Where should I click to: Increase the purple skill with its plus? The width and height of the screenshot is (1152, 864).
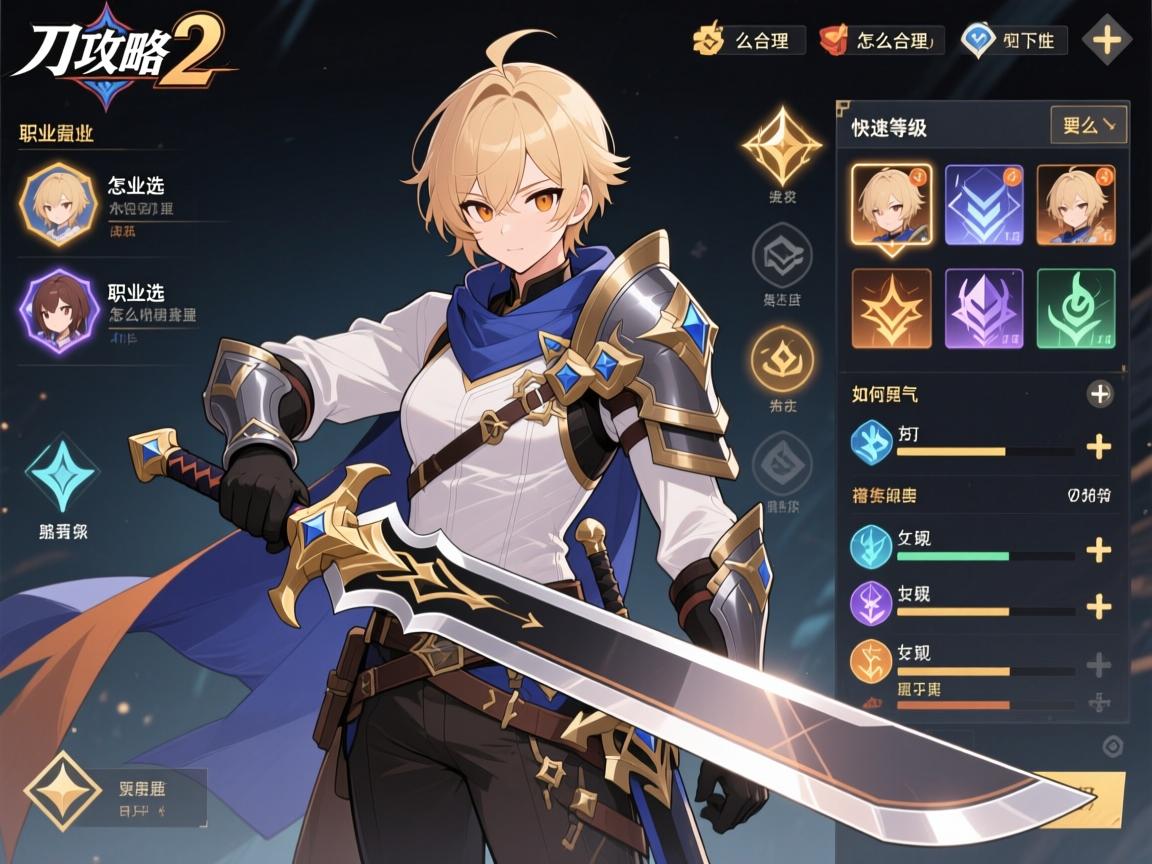[x=1099, y=606]
